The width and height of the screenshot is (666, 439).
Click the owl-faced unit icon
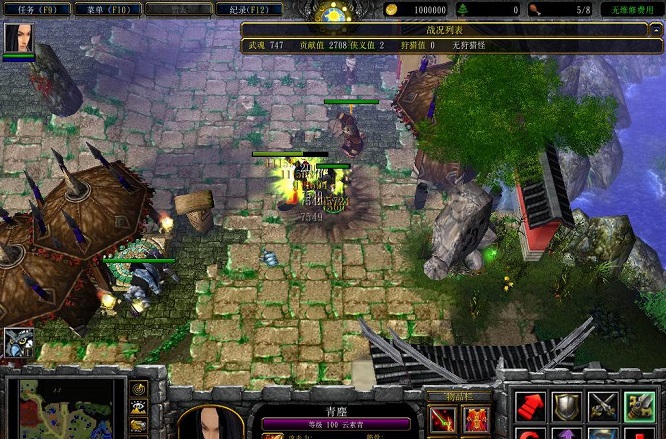tap(18, 343)
